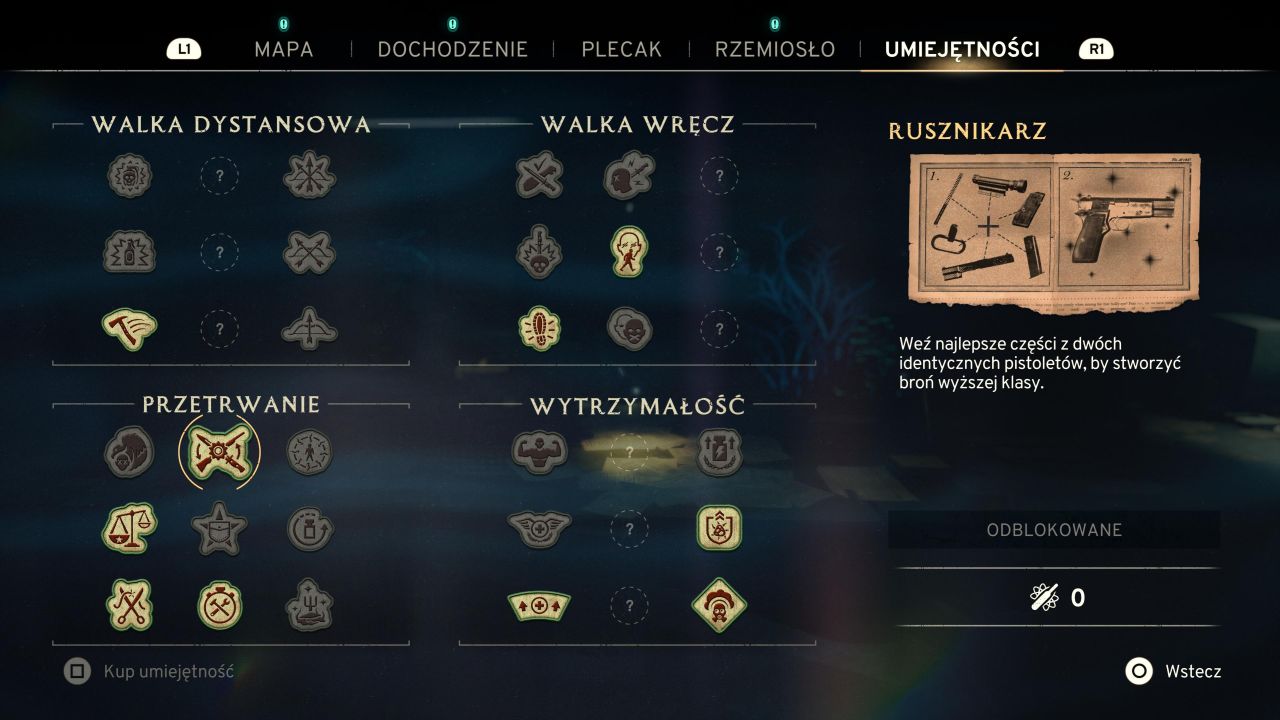Screen dimensions: 1280x720
Task: Select the boot footprint stomp skill
Action: point(539,327)
